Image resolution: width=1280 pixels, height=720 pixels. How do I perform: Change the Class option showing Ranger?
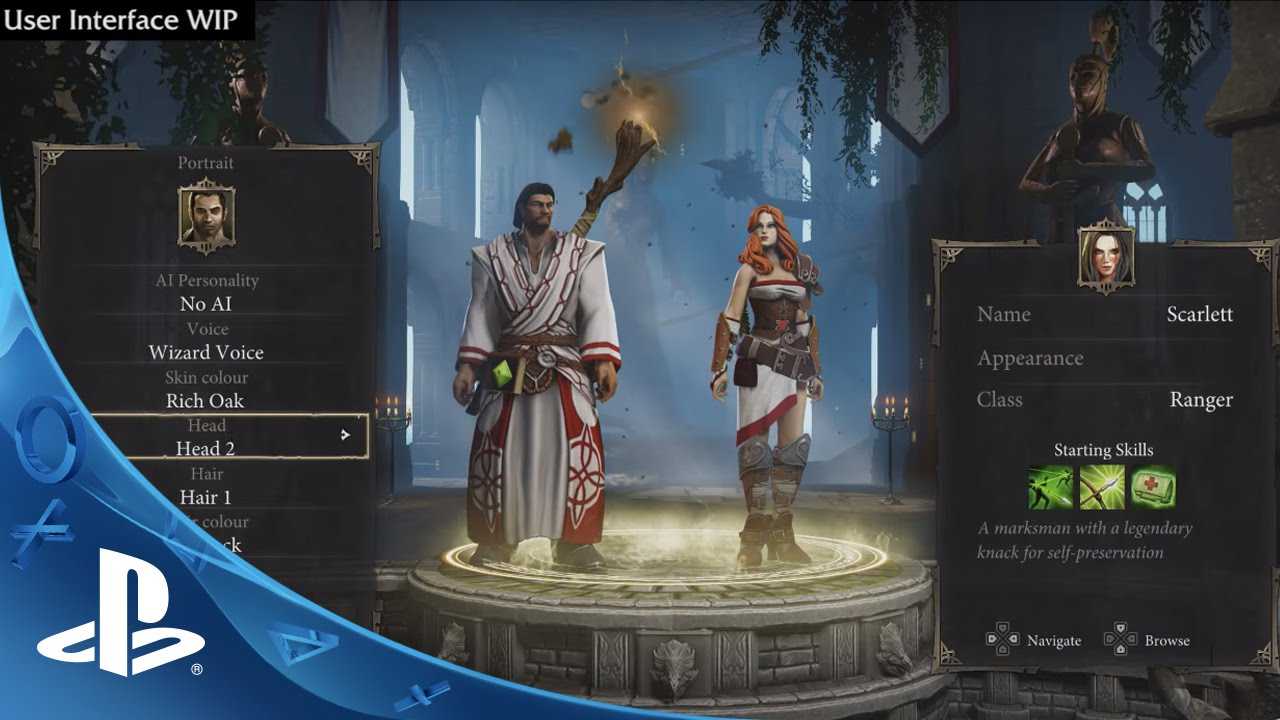[x=1104, y=400]
